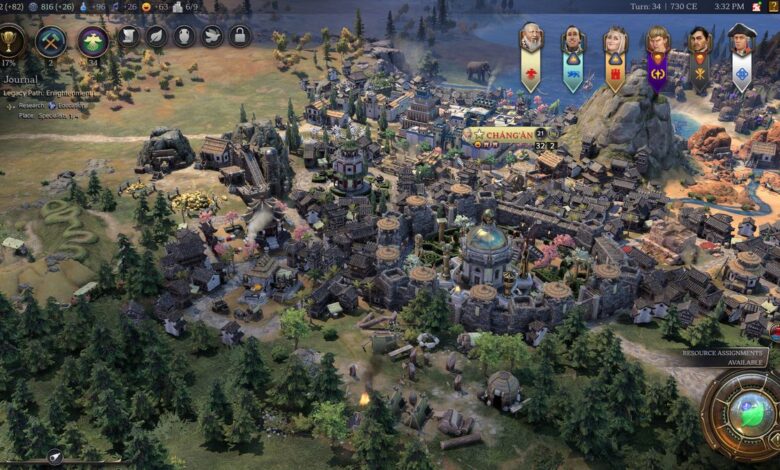The width and height of the screenshot is (780, 470).
Task: Click the dove icon button
Action: pyautogui.click(x=212, y=36)
